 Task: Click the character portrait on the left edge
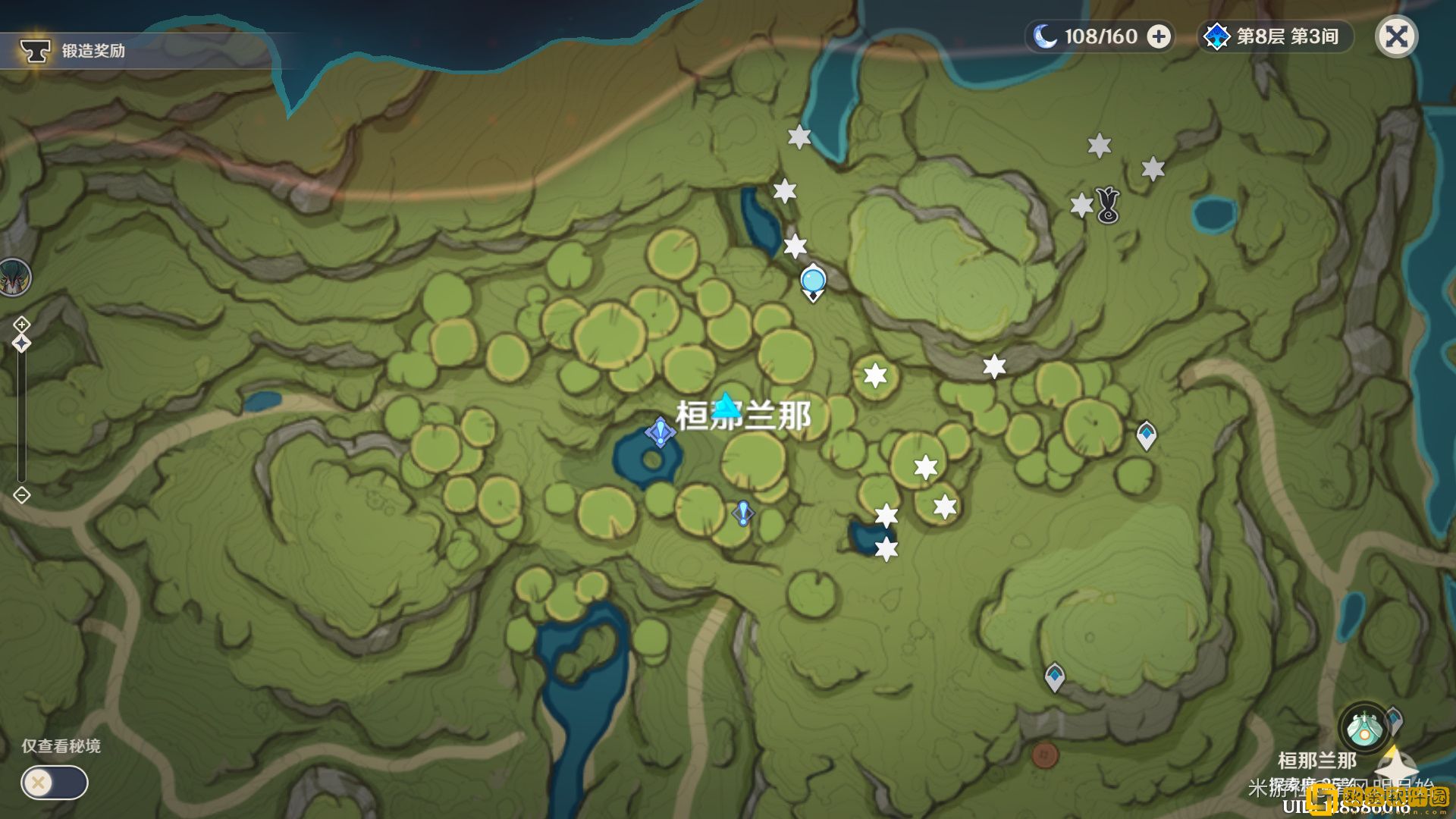pos(14,277)
